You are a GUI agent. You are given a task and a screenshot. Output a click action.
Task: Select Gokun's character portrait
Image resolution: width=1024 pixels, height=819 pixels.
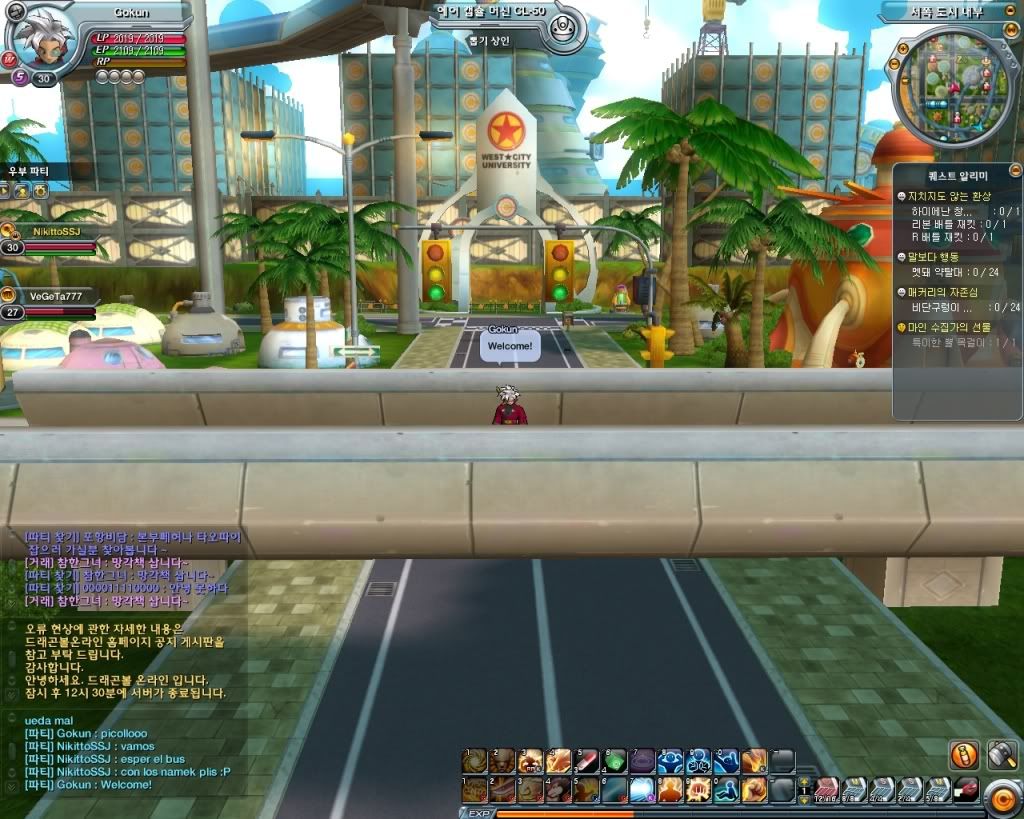pyautogui.click(x=40, y=38)
